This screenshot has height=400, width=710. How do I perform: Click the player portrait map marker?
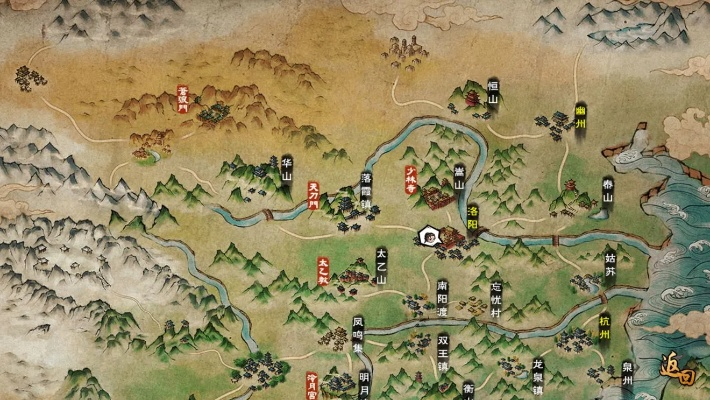tap(428, 236)
